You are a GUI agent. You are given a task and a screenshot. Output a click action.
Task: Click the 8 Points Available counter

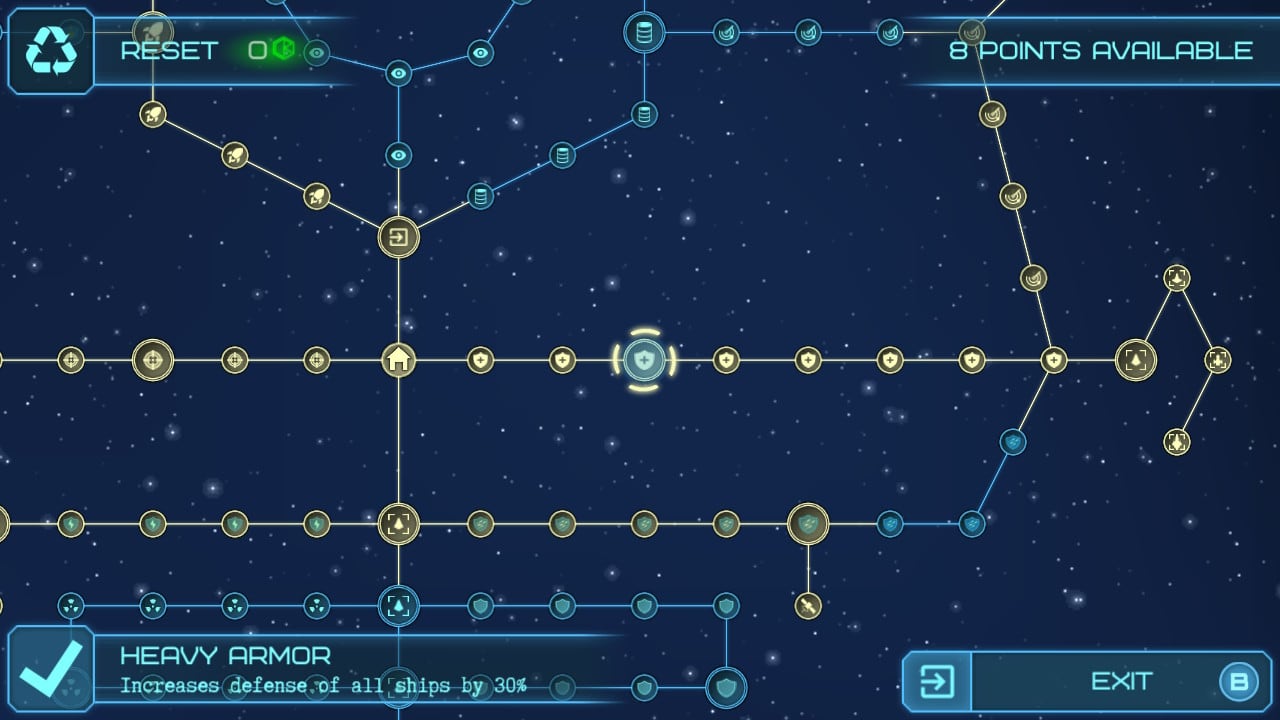tap(1100, 51)
